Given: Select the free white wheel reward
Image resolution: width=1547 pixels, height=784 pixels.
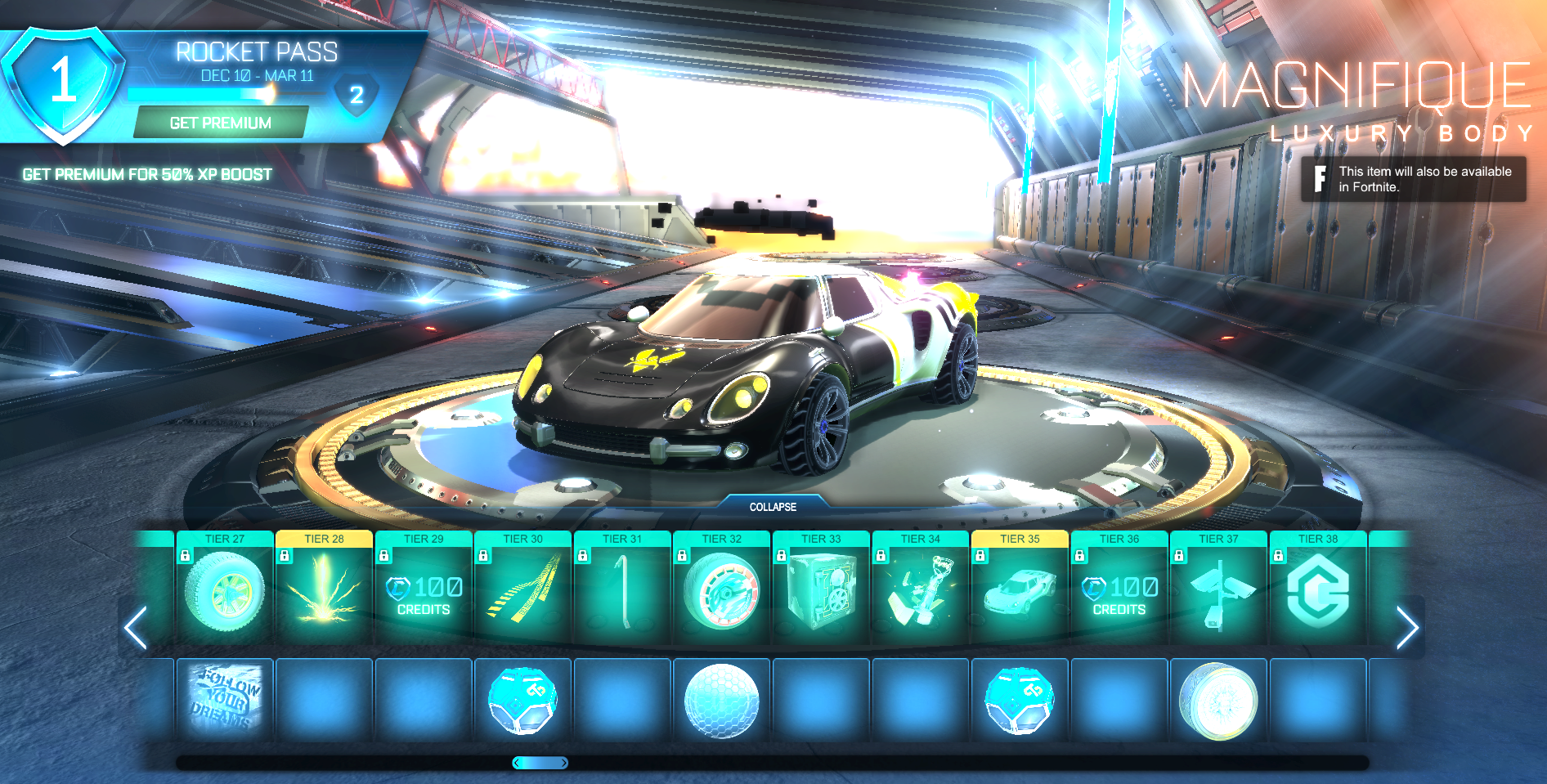Looking at the screenshot, I should point(1218,701).
